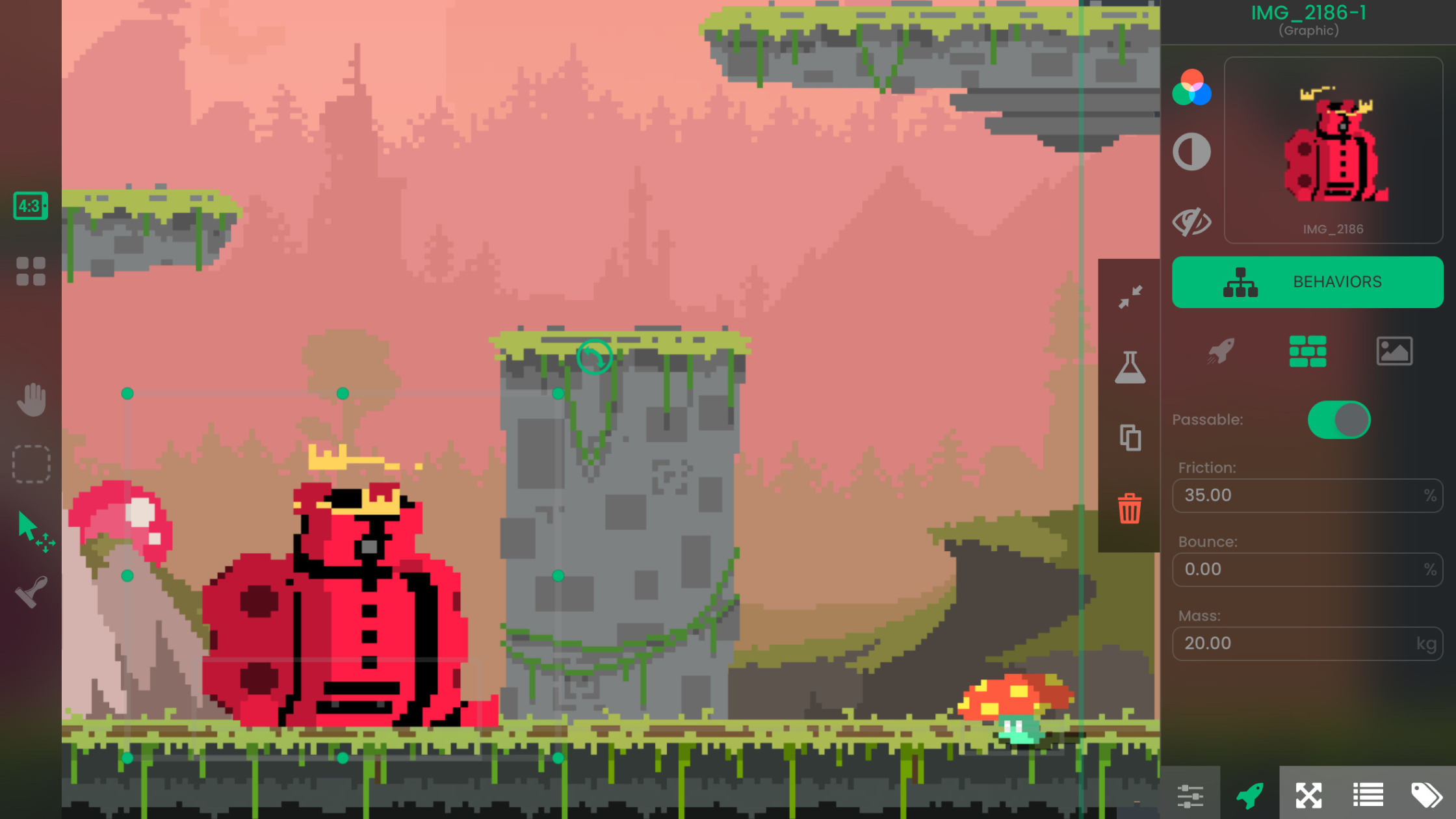The height and width of the screenshot is (819, 1456).
Task: Select the marquee selection tool
Action: [x=31, y=463]
